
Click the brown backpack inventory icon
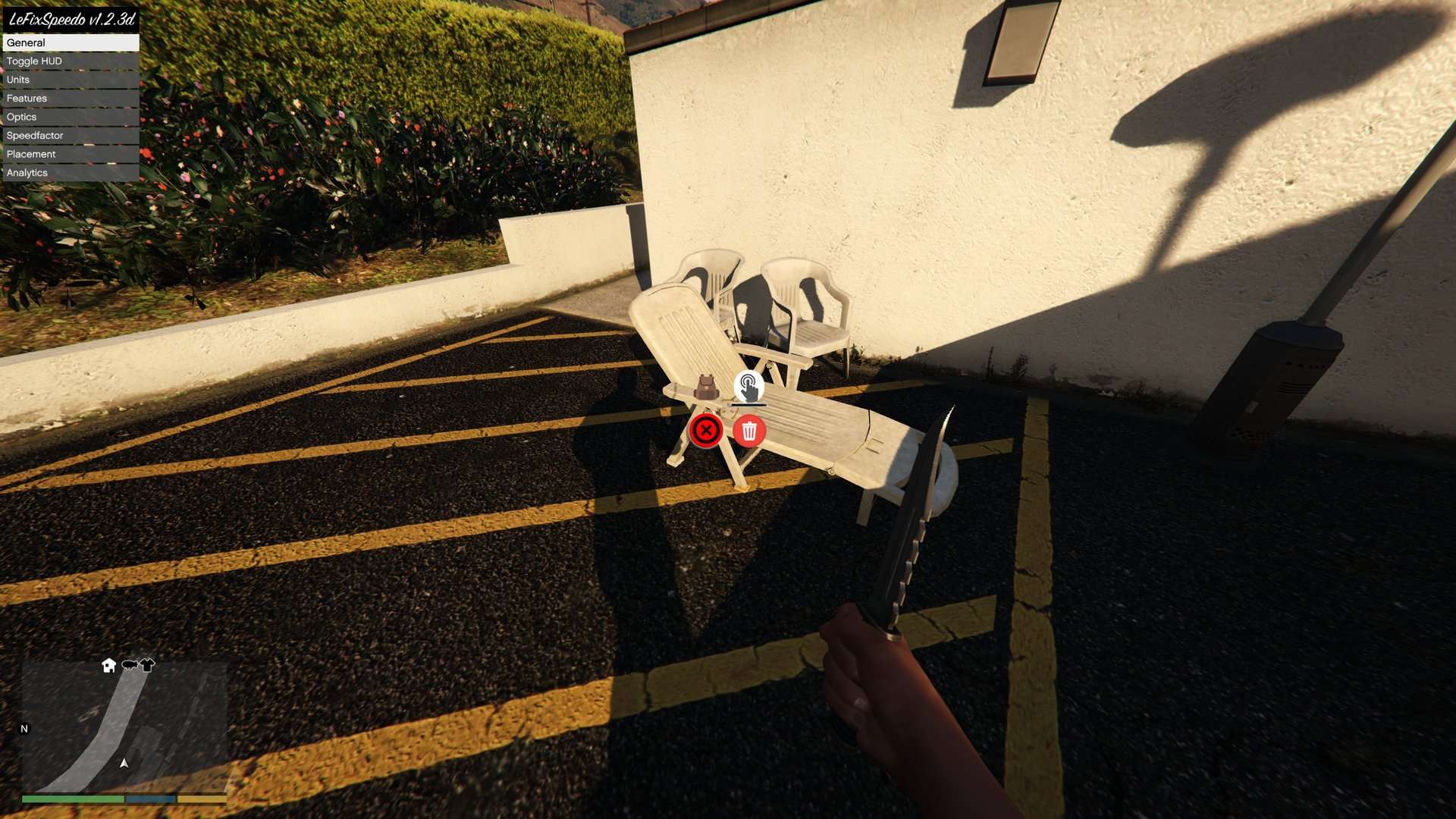pyautogui.click(x=706, y=388)
